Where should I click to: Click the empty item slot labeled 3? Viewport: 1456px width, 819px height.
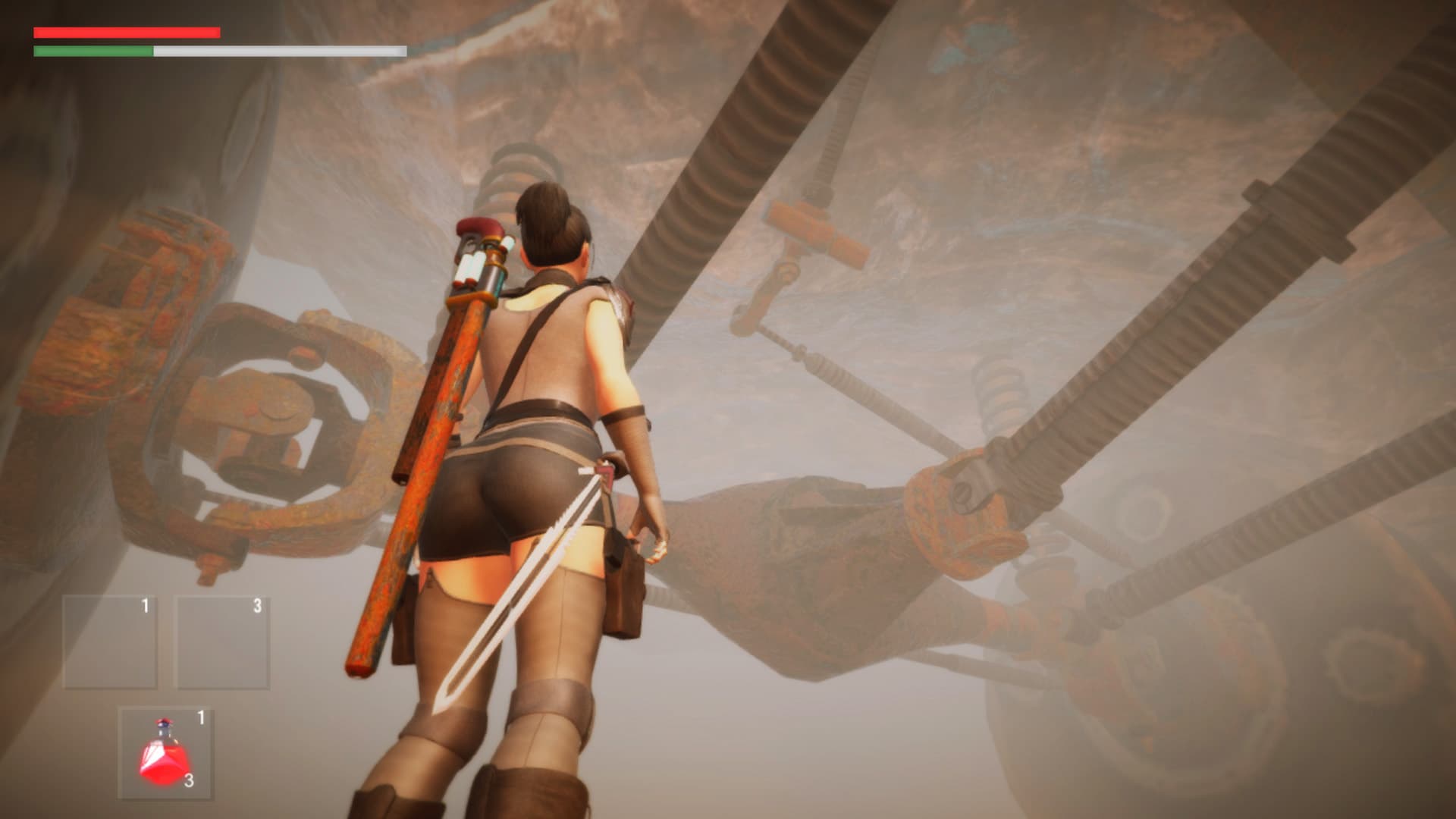[x=220, y=639]
